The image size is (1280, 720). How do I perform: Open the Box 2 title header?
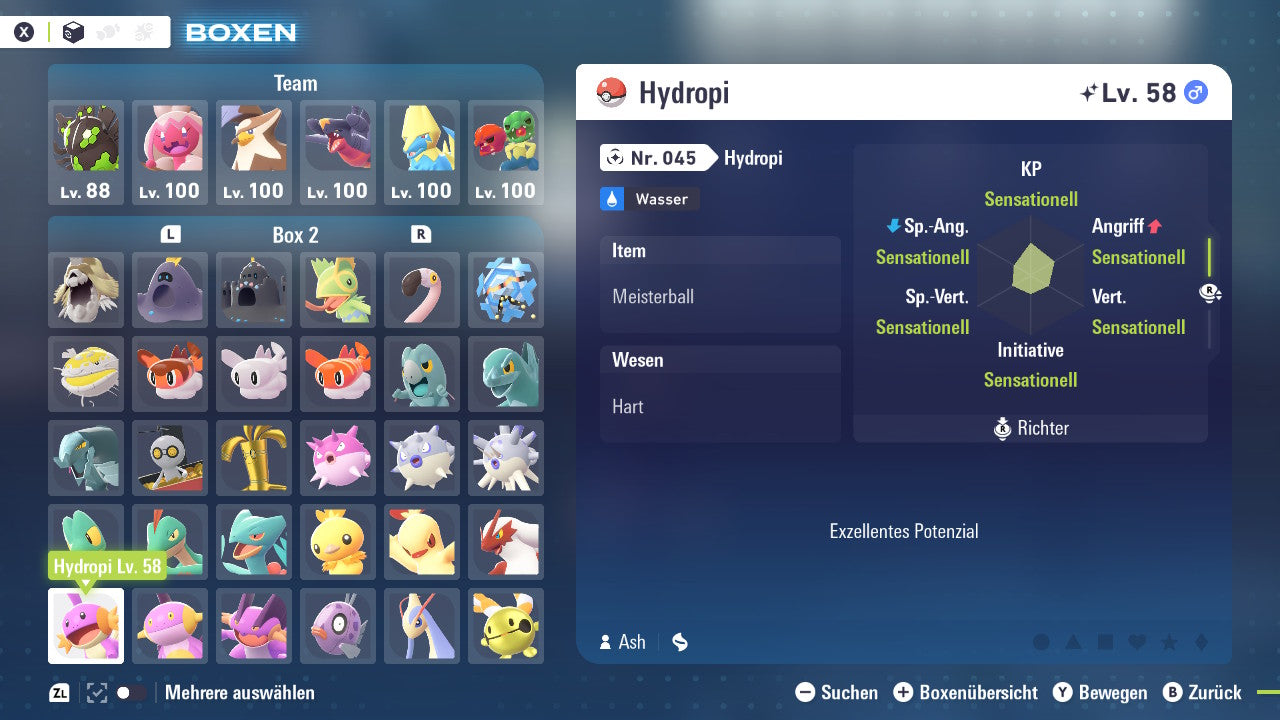coord(295,235)
